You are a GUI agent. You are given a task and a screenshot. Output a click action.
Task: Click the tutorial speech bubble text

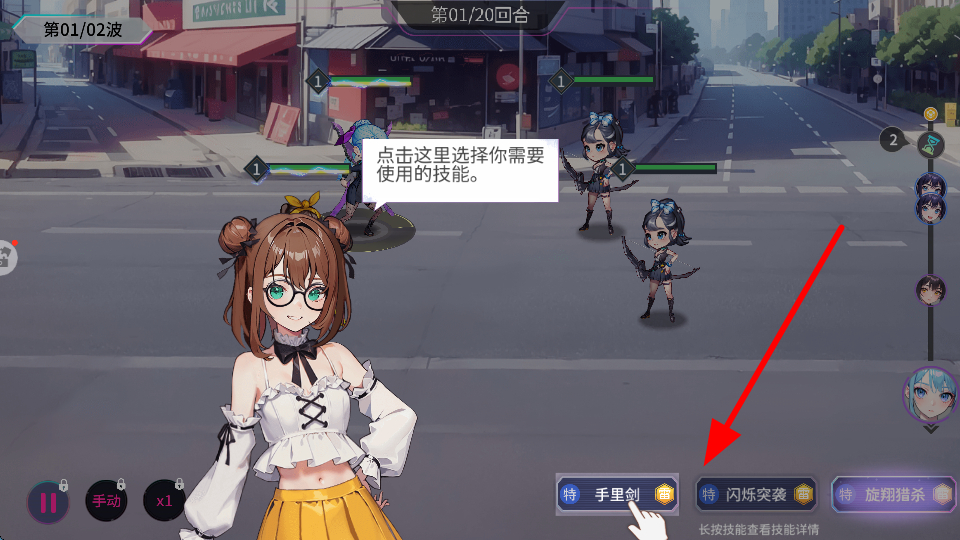pos(460,166)
